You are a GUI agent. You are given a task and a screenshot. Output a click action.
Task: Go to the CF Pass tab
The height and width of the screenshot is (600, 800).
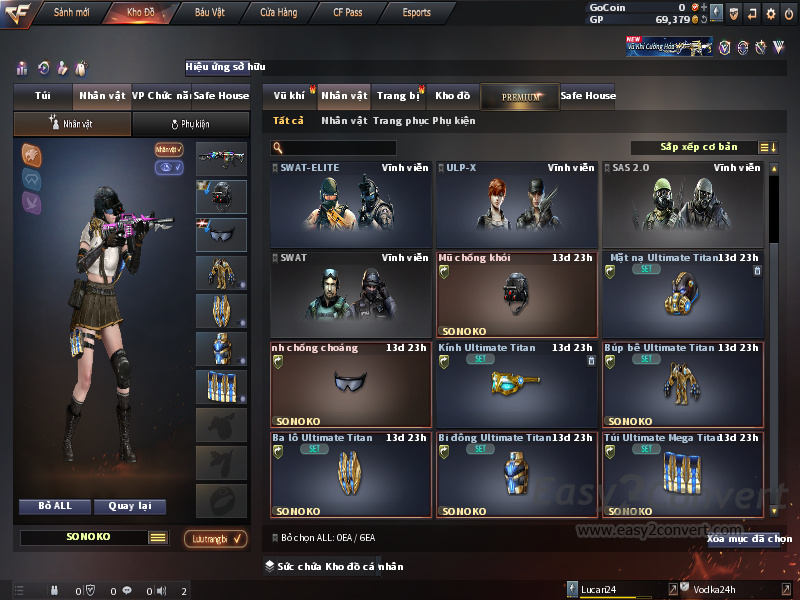point(350,13)
